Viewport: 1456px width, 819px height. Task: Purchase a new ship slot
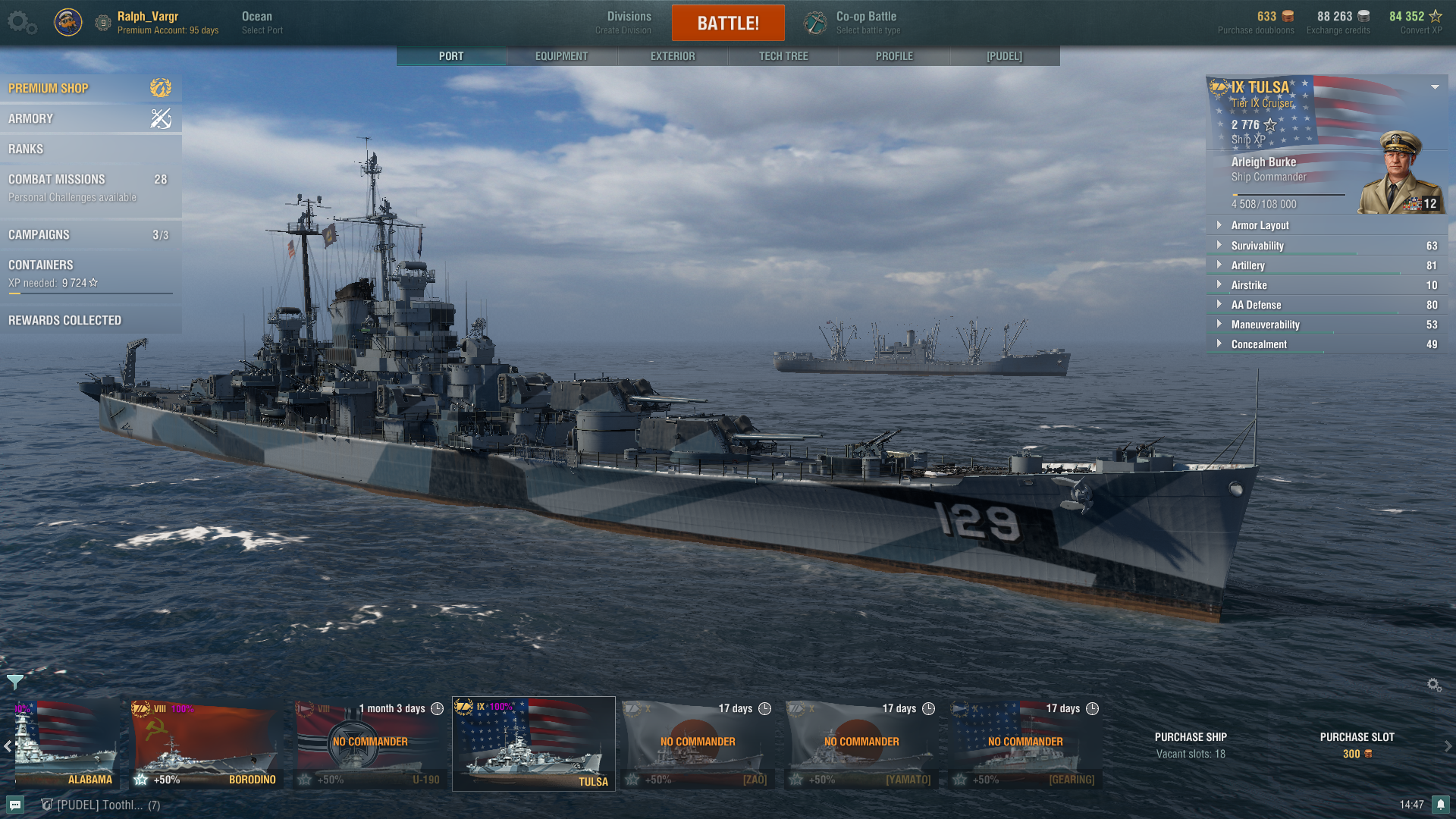(x=1357, y=745)
